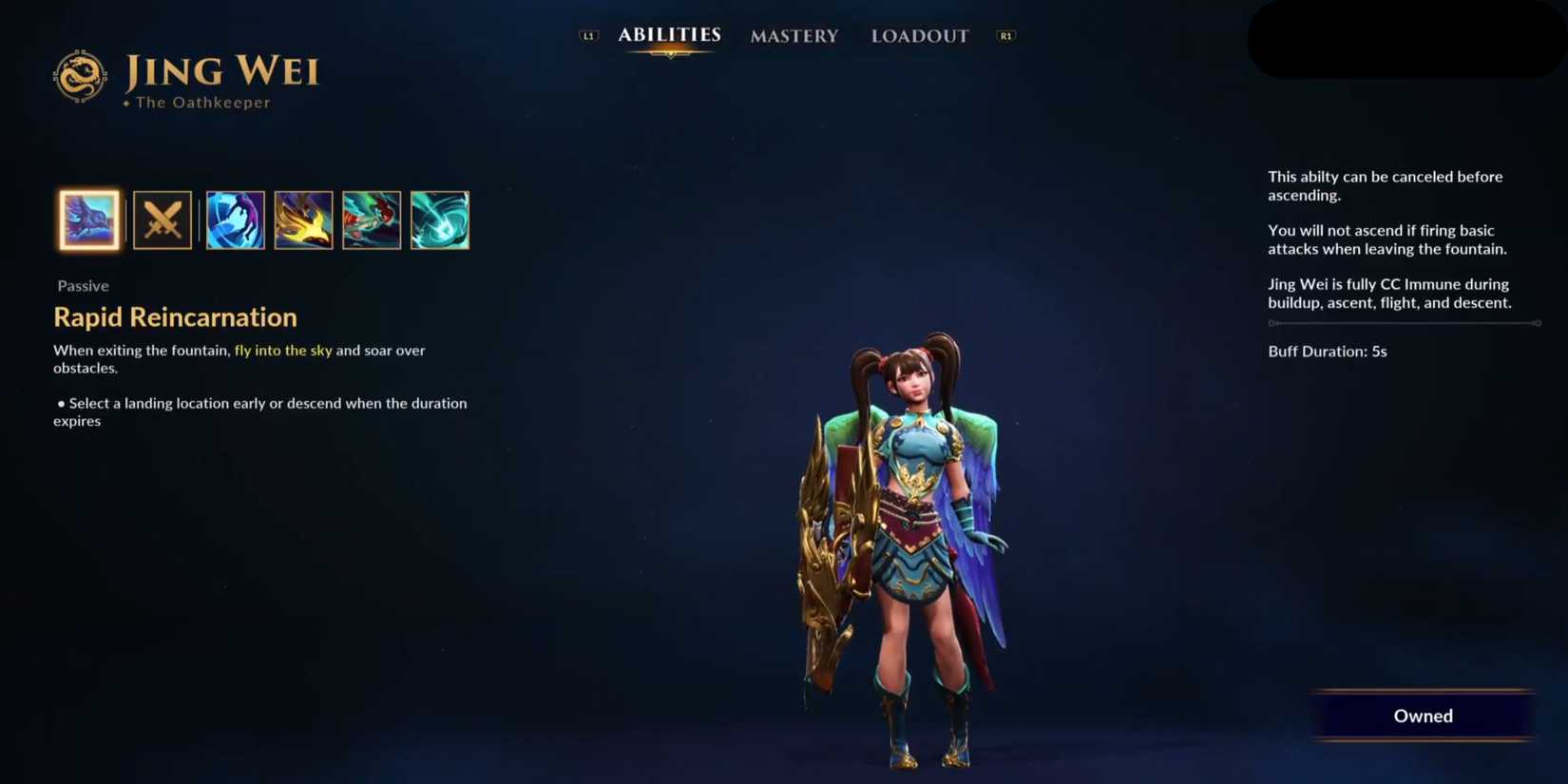Click the Buff Duration separator slider line

(1404, 322)
